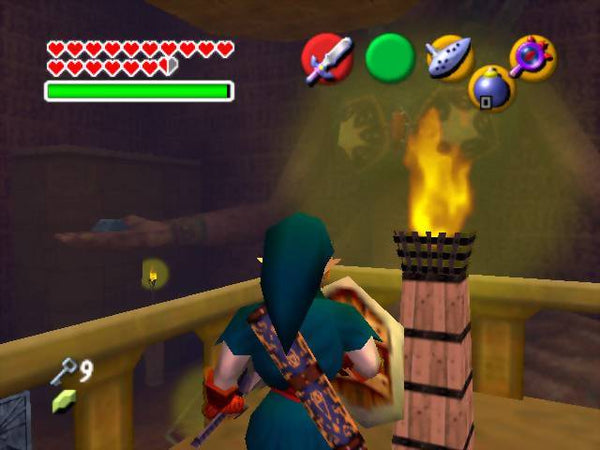Screen dimensions: 600x450
Task: Select the sword icon on the red button
Action: [326, 58]
